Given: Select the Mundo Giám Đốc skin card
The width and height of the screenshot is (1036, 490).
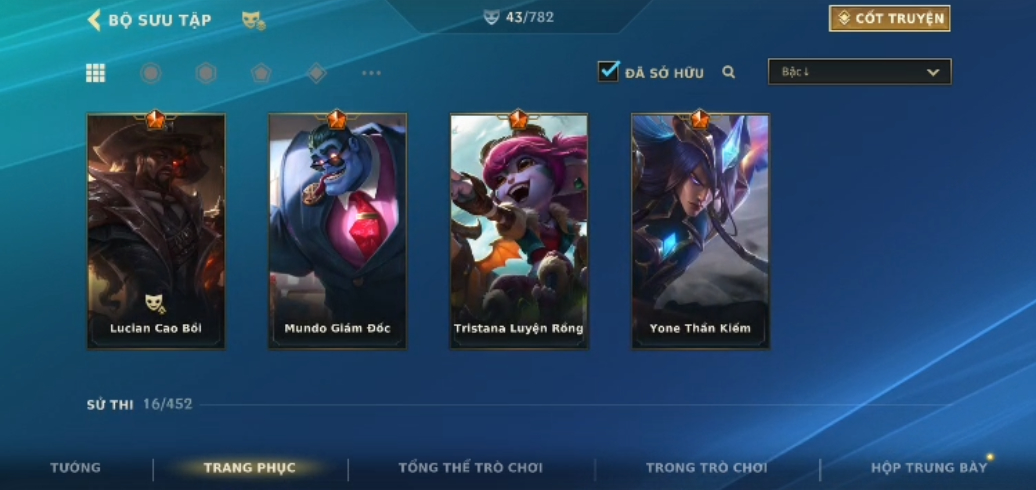Looking at the screenshot, I should (x=337, y=231).
